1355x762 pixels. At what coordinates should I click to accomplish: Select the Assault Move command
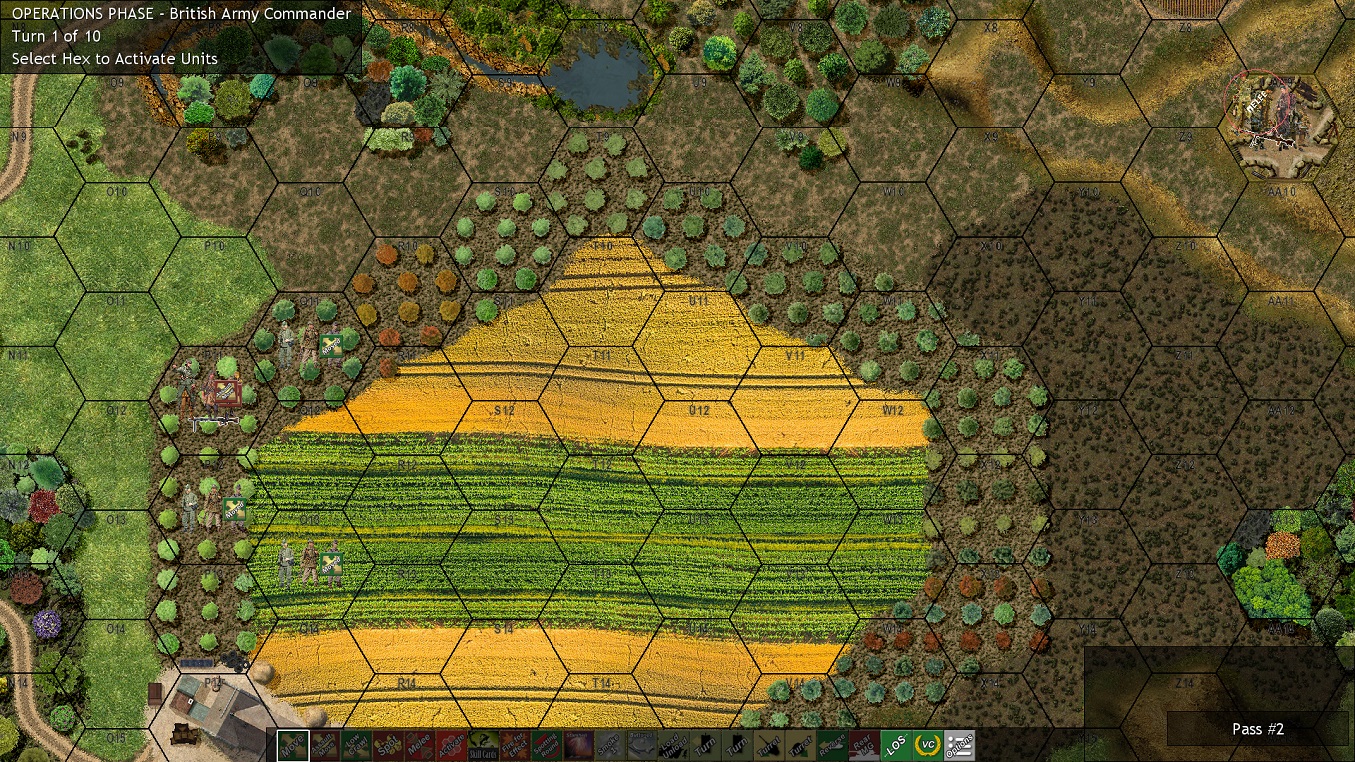[325, 745]
